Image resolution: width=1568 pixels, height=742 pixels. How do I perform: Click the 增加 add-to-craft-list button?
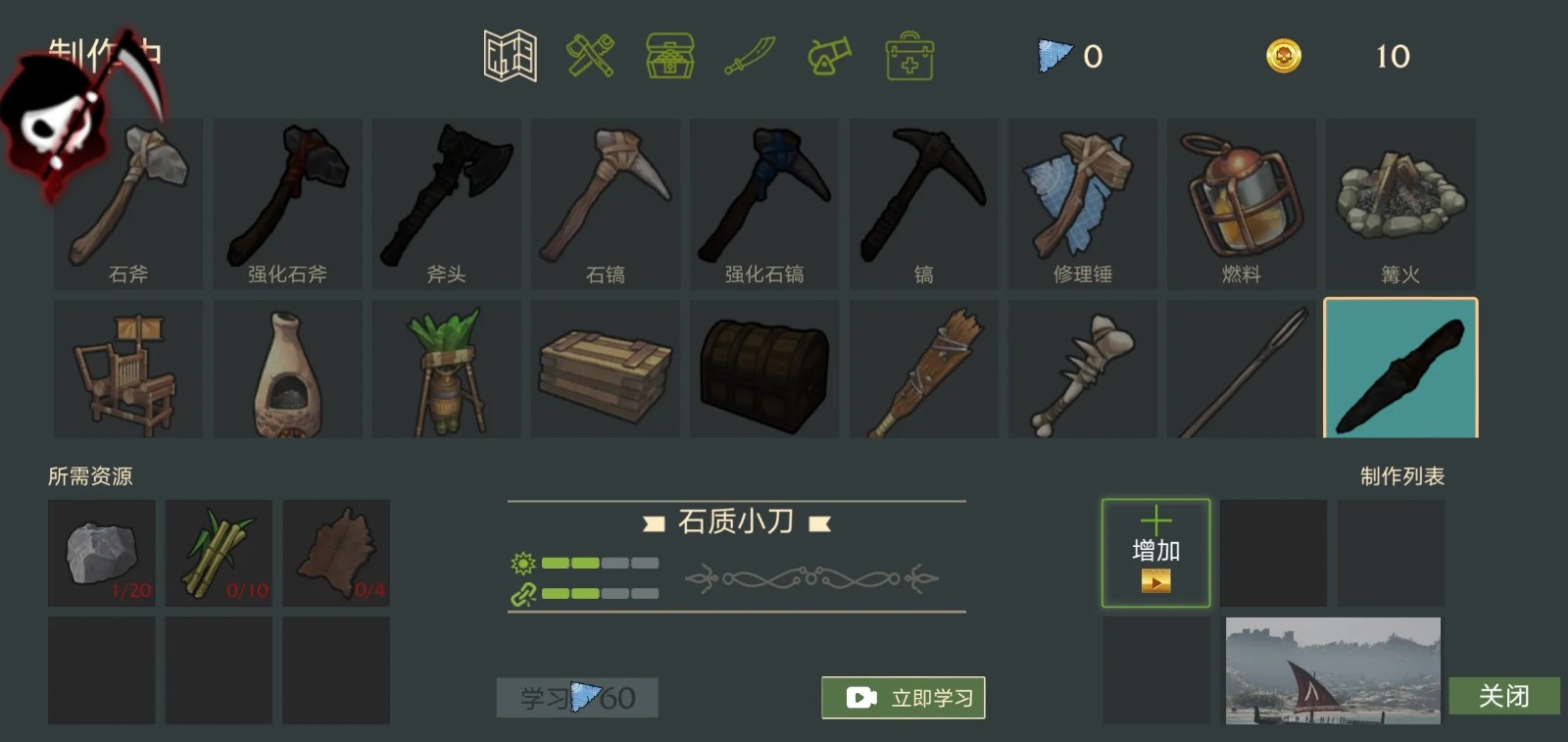(1156, 552)
